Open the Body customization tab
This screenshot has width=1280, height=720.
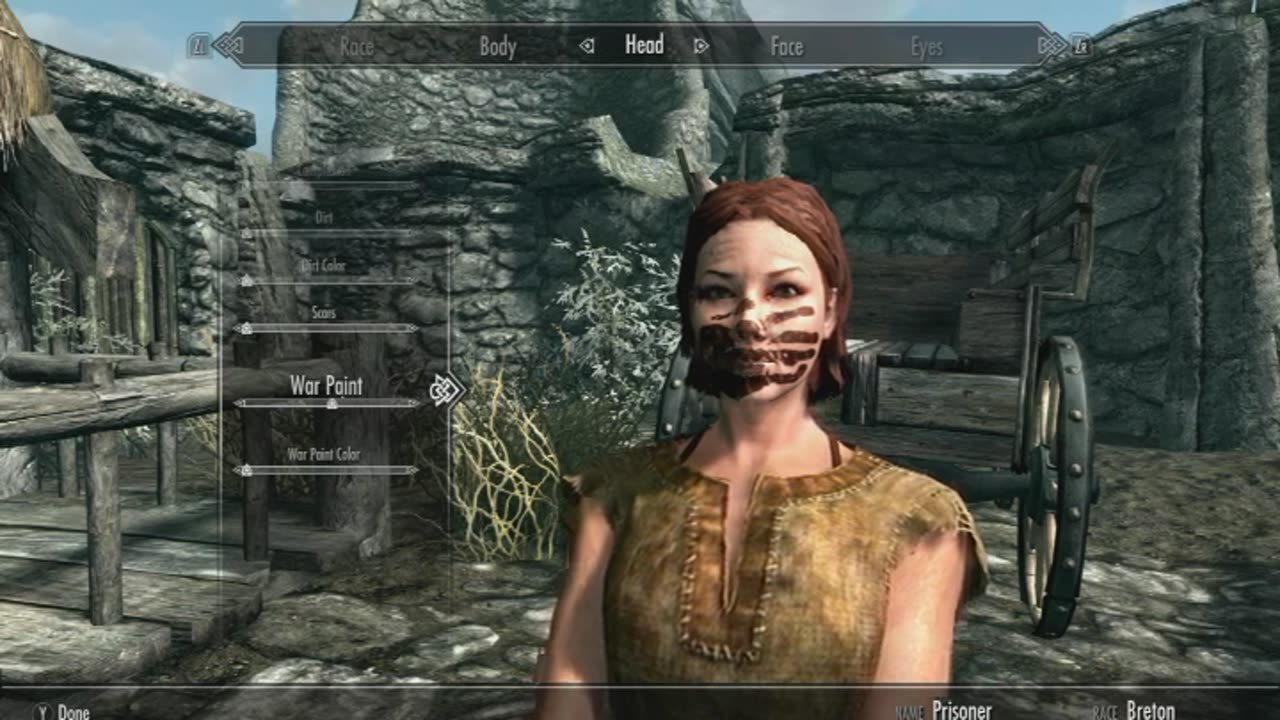pos(497,46)
